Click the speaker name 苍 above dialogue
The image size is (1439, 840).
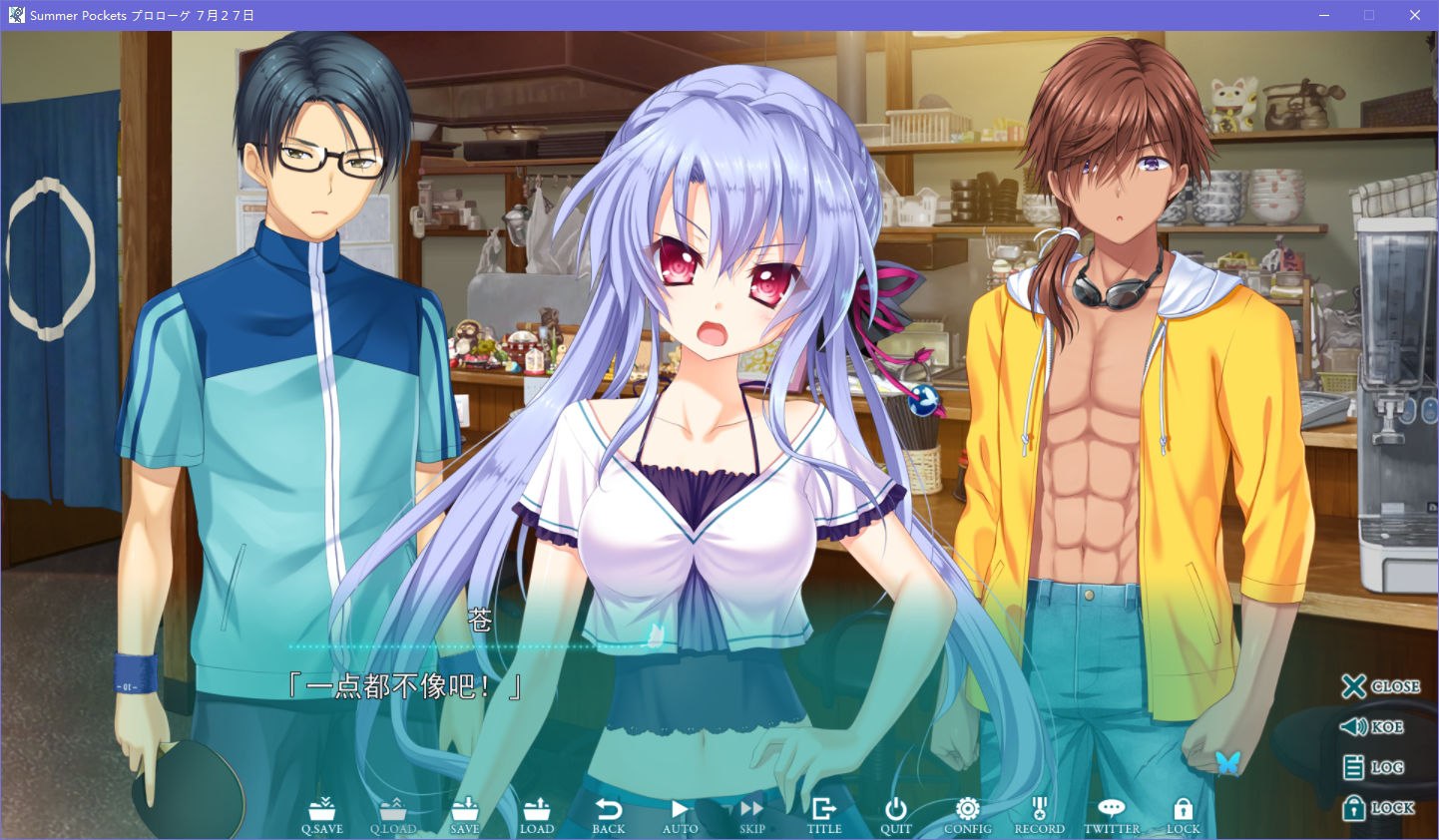click(480, 620)
